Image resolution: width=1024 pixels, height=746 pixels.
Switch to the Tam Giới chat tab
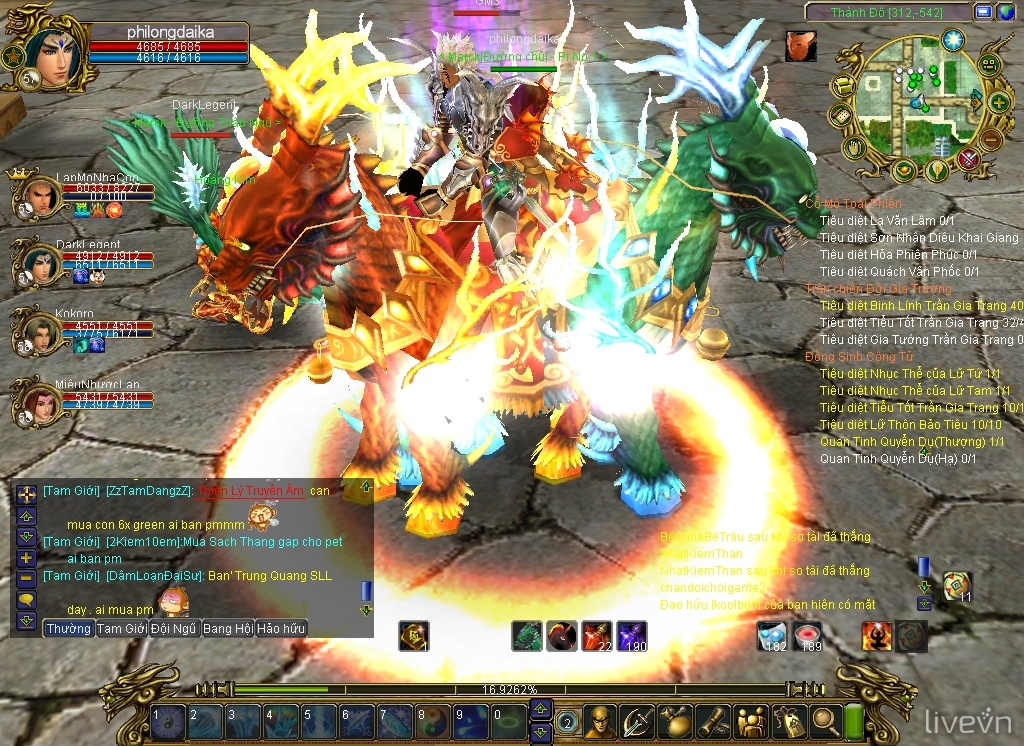(x=122, y=629)
